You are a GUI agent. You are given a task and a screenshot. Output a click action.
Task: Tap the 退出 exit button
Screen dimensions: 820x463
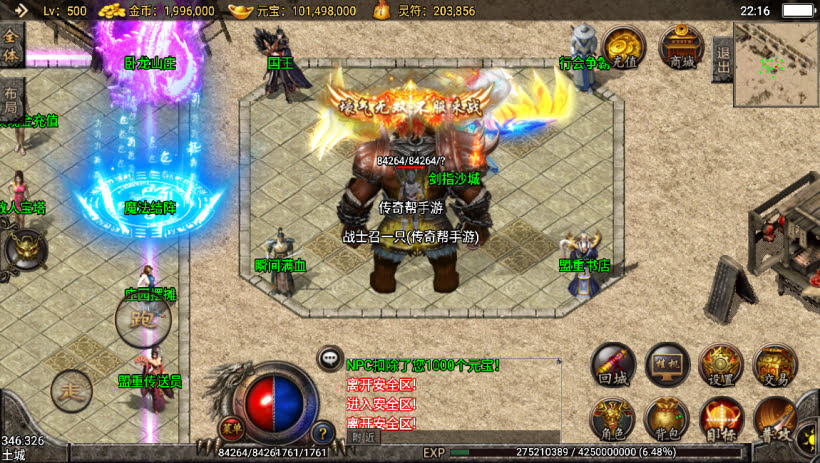[x=723, y=57]
